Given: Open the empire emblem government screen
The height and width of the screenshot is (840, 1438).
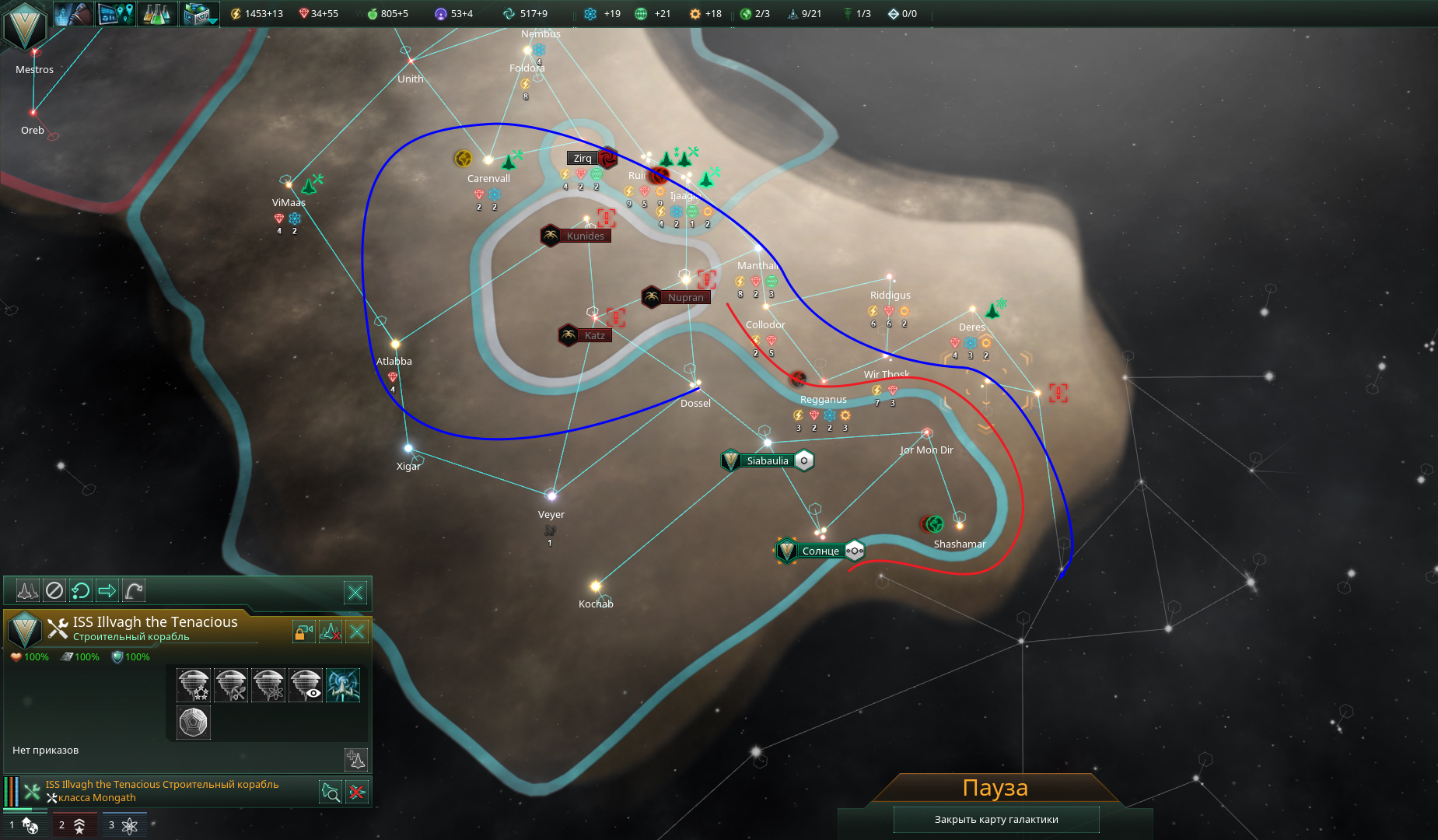Looking at the screenshot, I should [x=24, y=27].
